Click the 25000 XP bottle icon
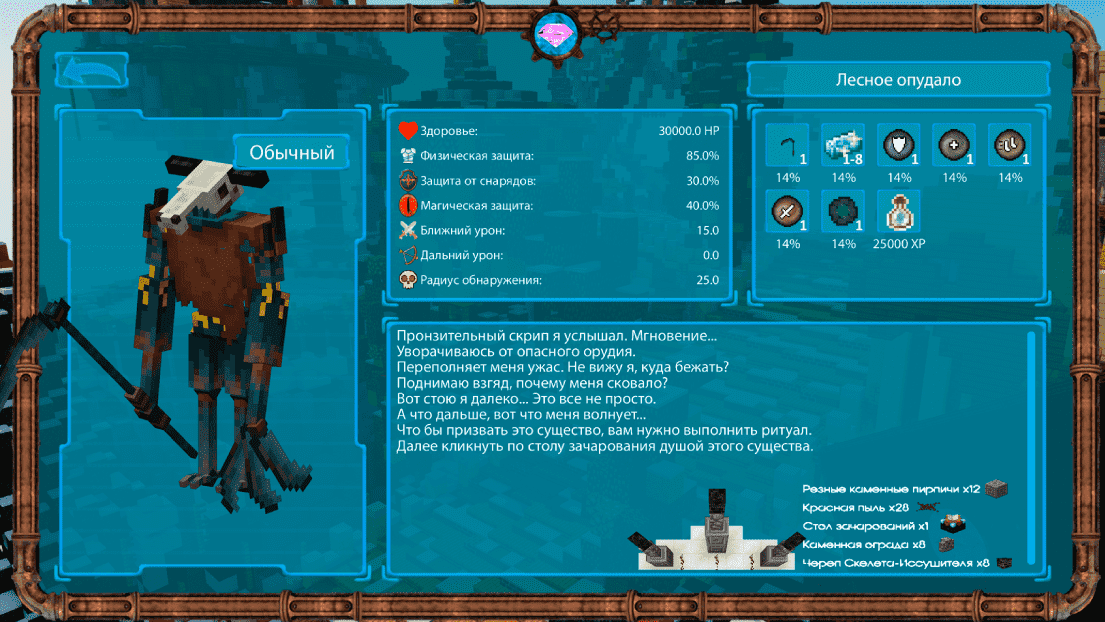 coord(898,212)
